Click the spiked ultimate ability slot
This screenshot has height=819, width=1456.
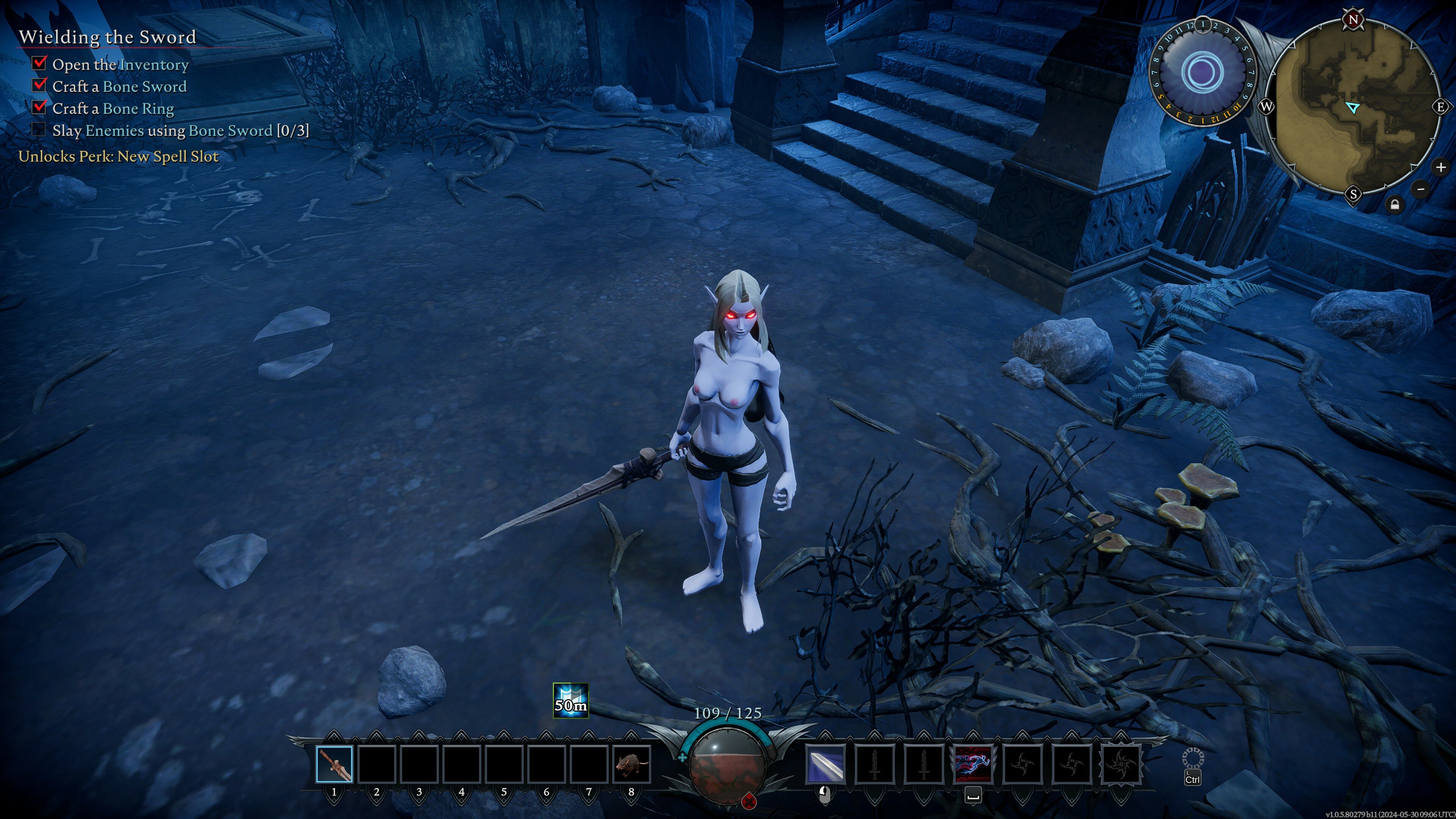click(x=1120, y=764)
